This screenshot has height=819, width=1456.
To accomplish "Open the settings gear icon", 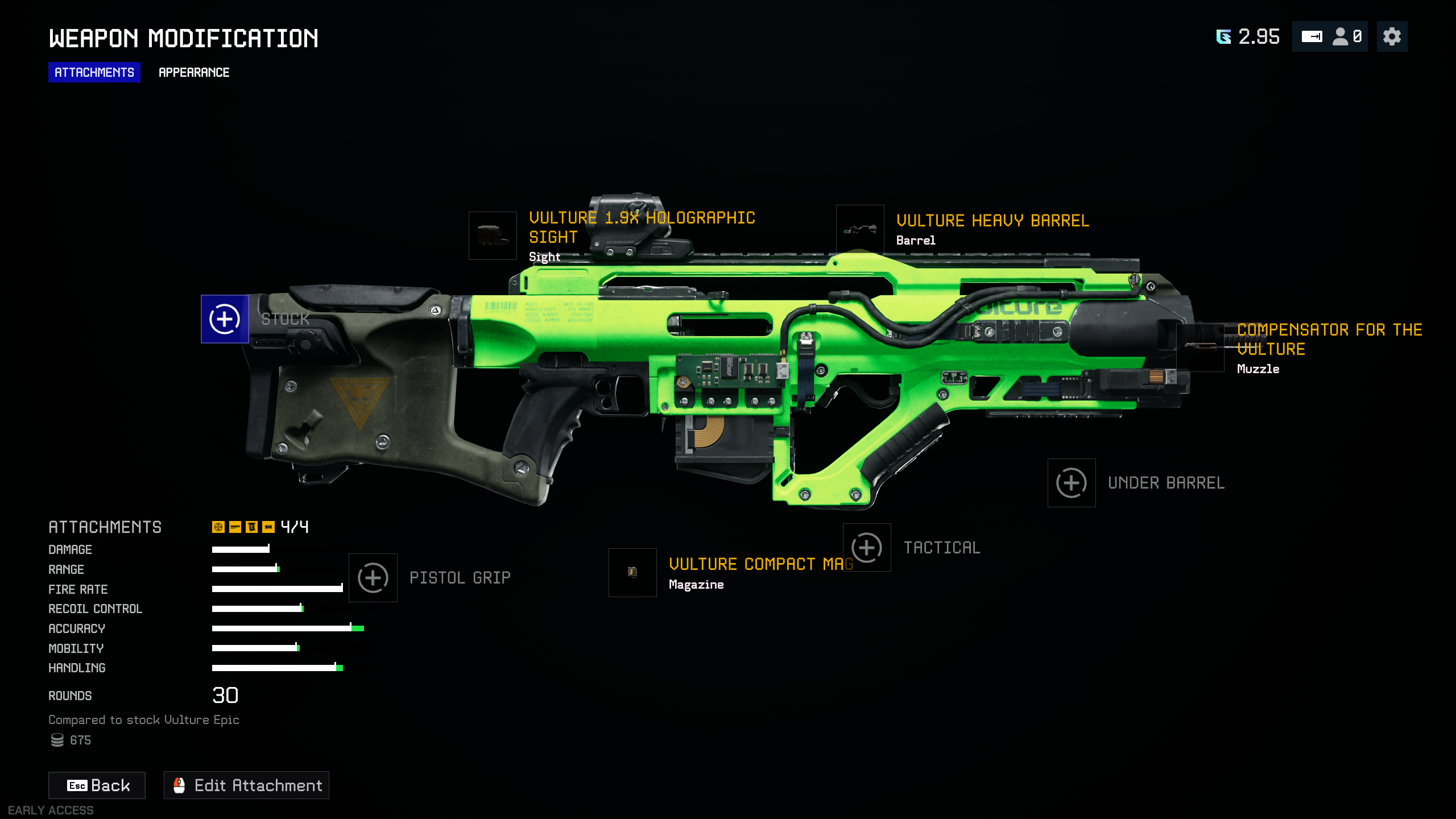I will click(x=1392, y=37).
